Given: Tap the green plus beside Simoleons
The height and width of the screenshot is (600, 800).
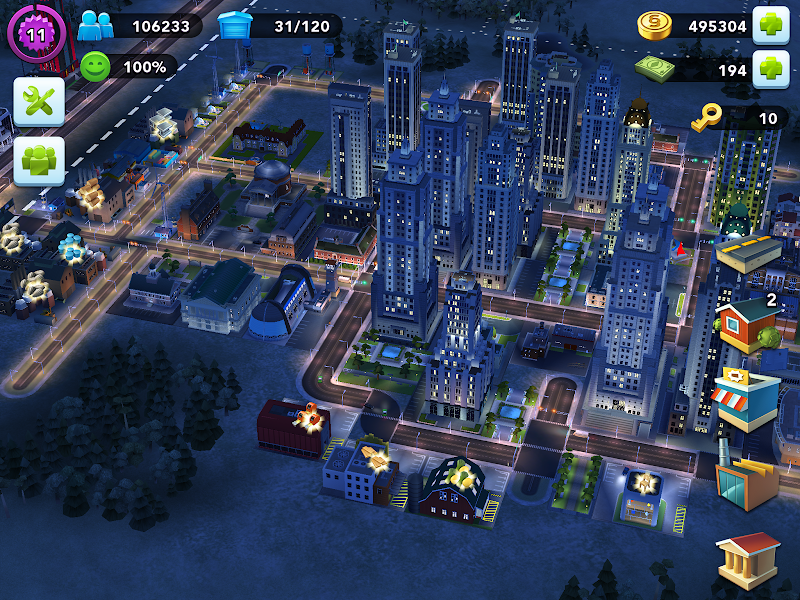Looking at the screenshot, I should [771, 25].
